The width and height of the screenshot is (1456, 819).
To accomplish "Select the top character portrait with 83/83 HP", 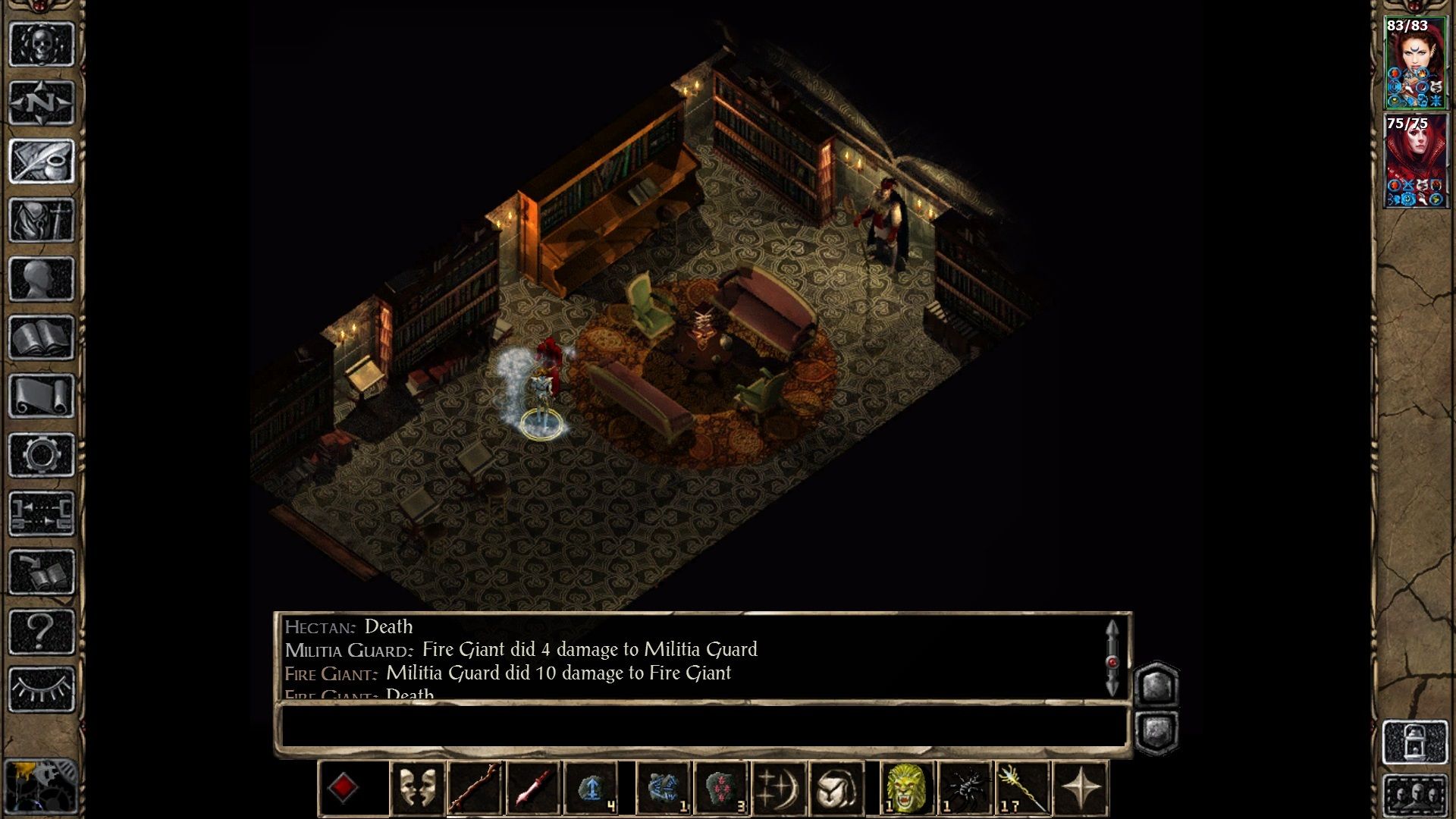I will [x=1415, y=64].
